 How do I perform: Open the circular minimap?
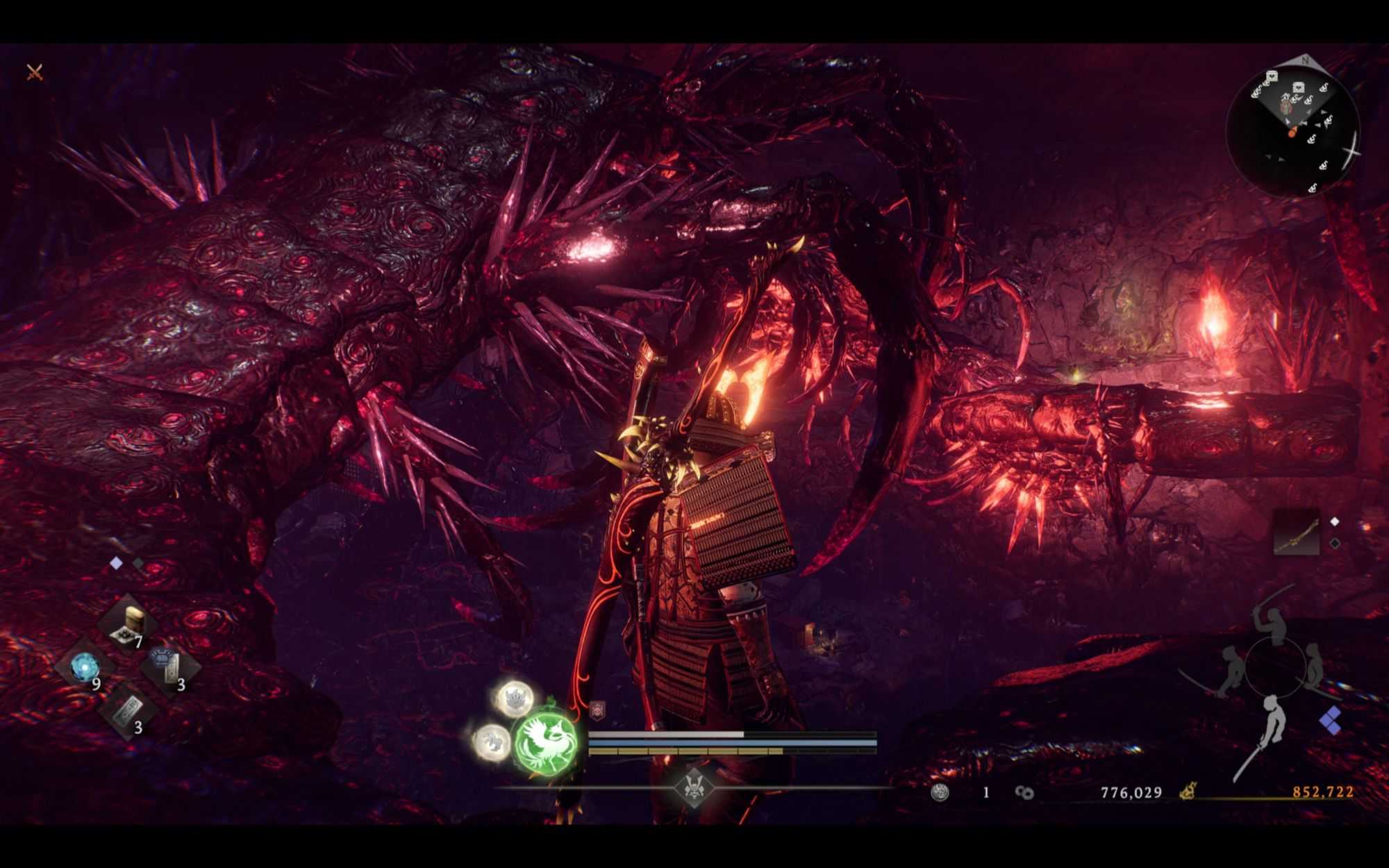(1292, 125)
